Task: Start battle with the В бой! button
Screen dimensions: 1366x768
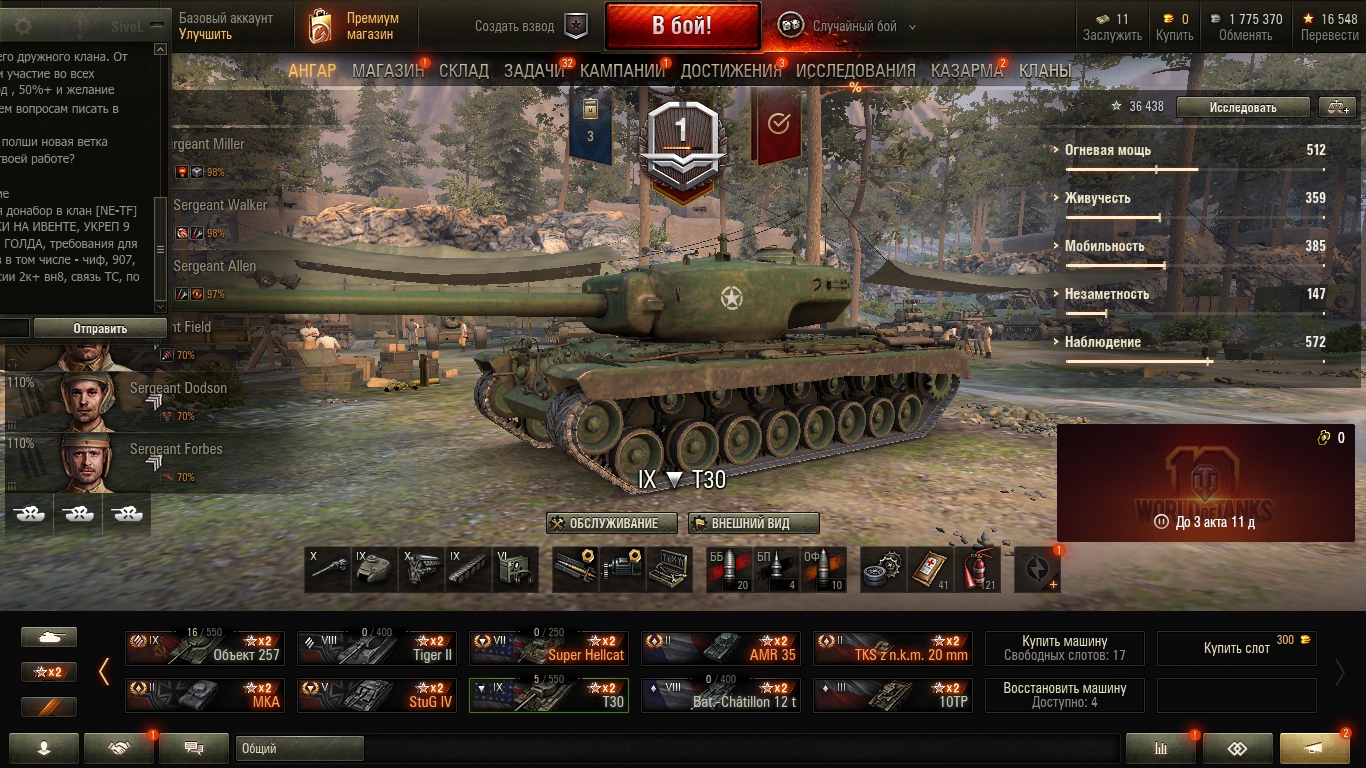Action: point(682,26)
